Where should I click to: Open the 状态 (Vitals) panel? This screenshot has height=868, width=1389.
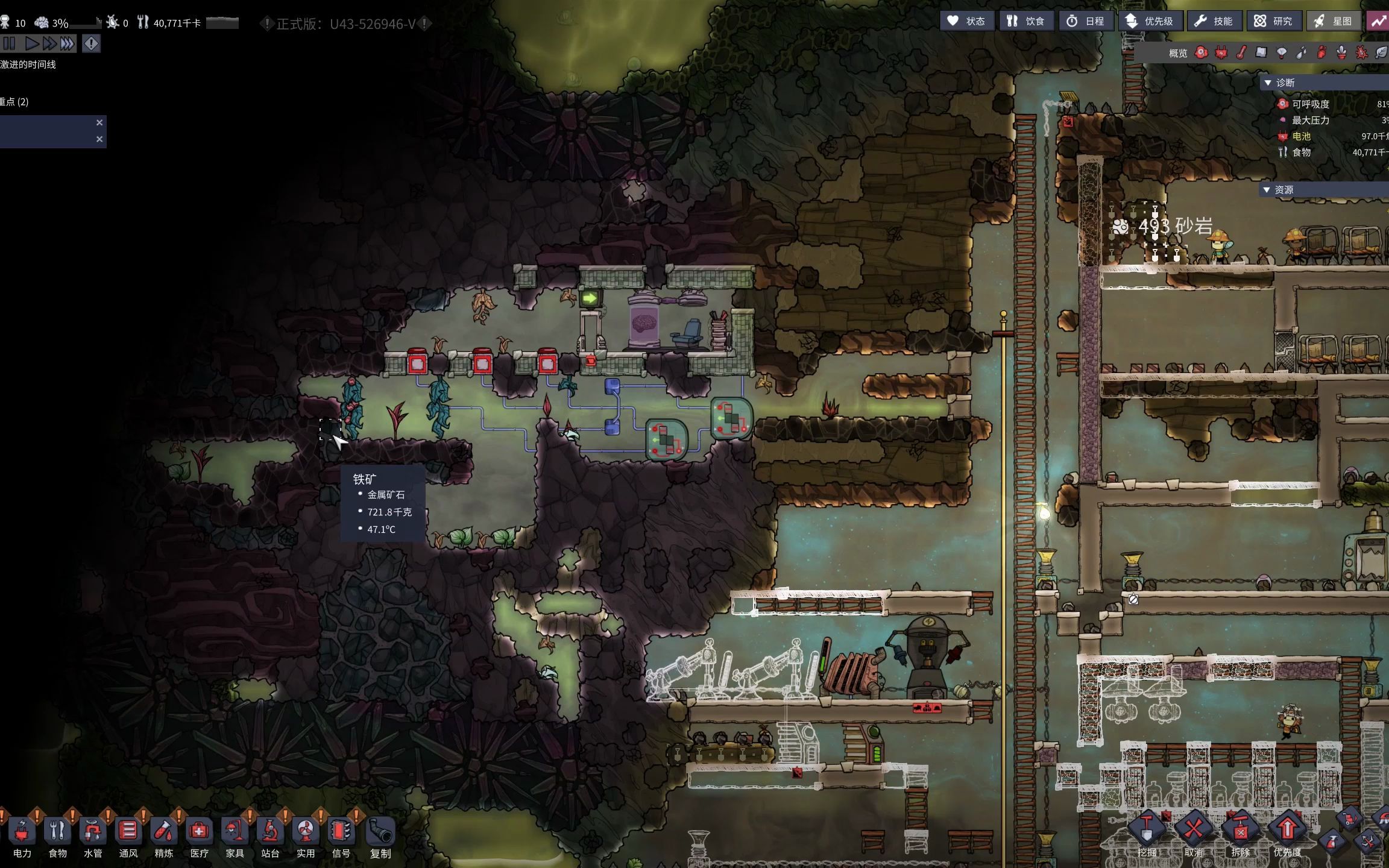pyautogui.click(x=966, y=21)
